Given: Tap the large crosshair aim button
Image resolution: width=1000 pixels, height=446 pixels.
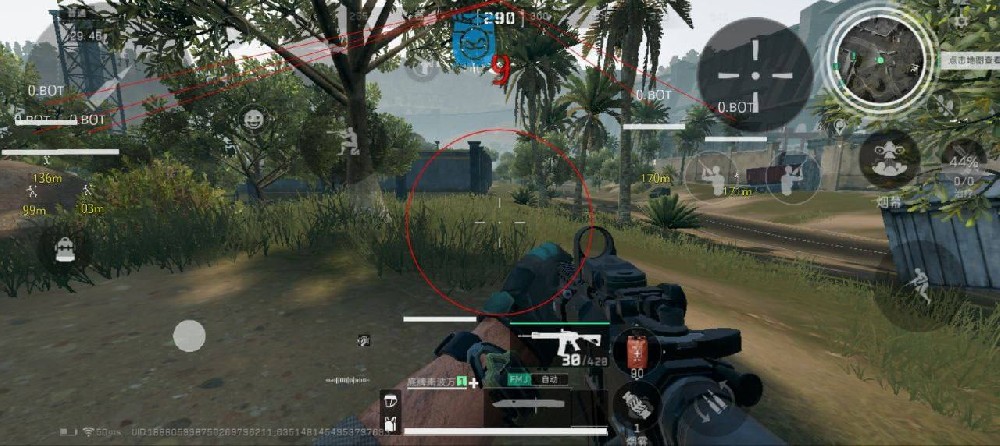Looking at the screenshot, I should pos(754,74).
